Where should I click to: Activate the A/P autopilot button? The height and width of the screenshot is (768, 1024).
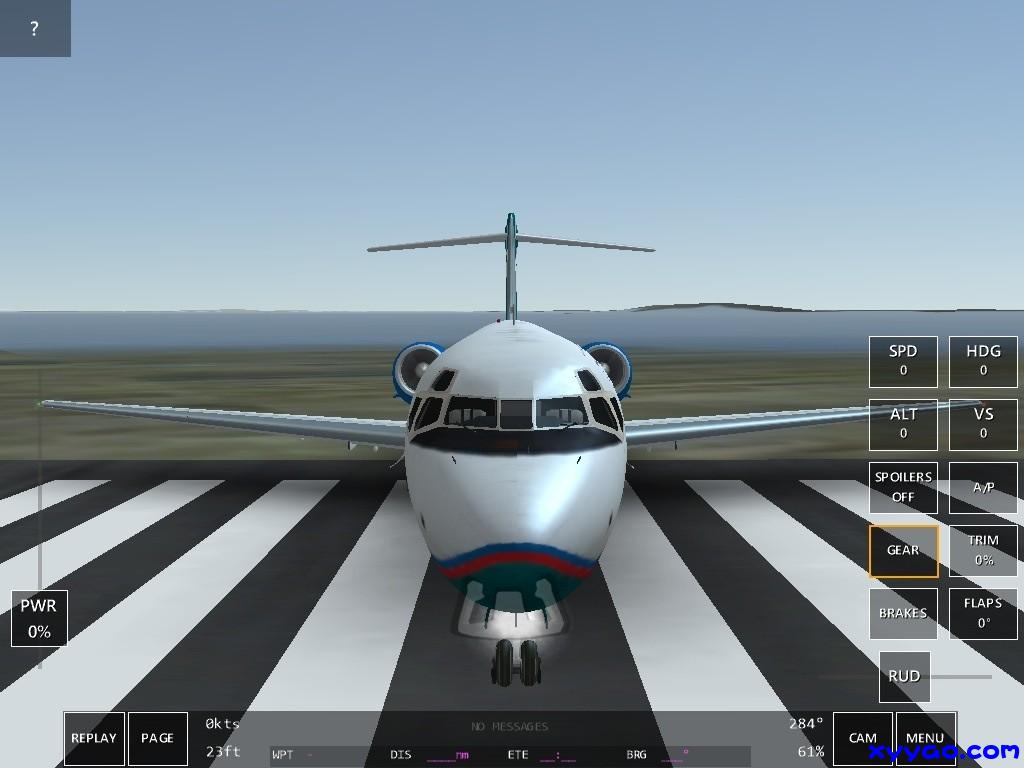pos(983,487)
